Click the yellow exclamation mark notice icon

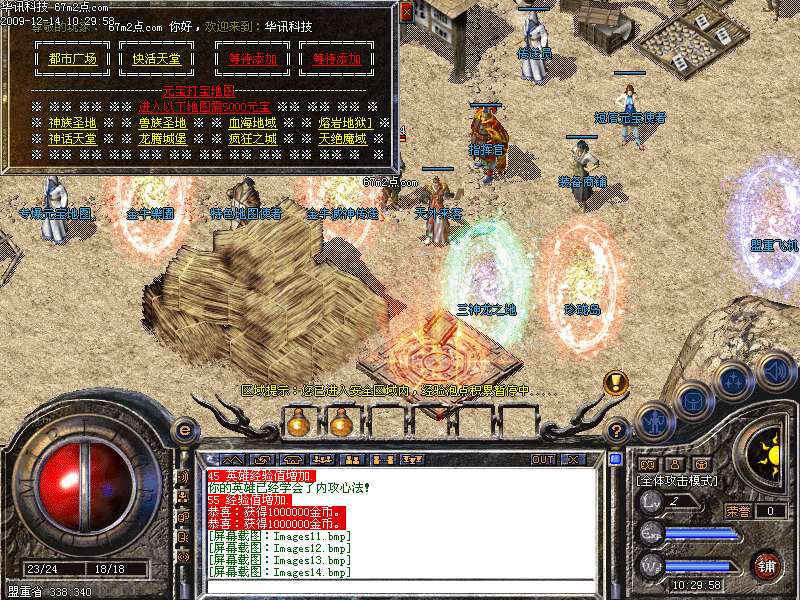click(x=615, y=383)
